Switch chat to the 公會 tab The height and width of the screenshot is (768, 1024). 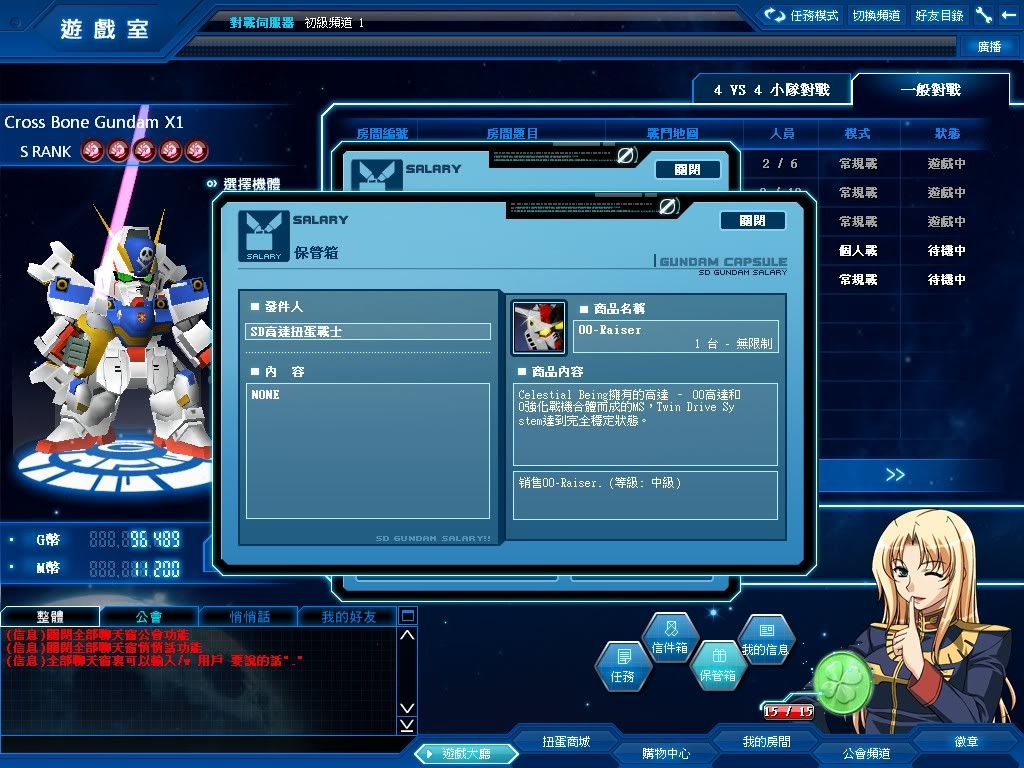click(x=149, y=617)
